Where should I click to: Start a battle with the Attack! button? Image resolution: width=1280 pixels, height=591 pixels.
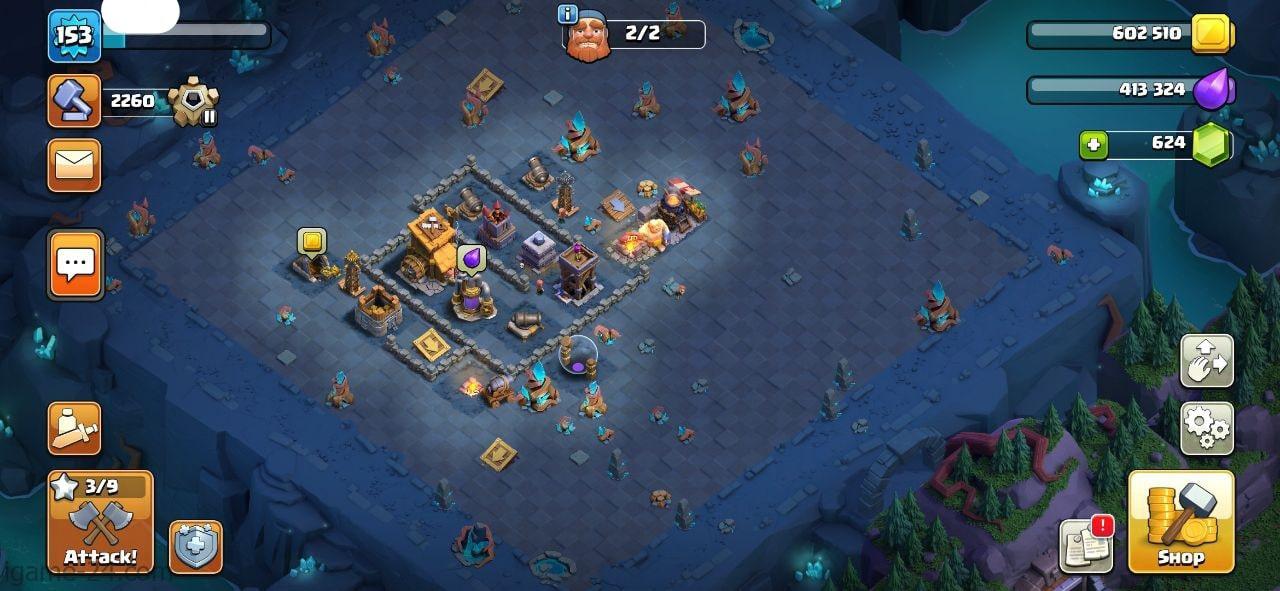tap(101, 522)
